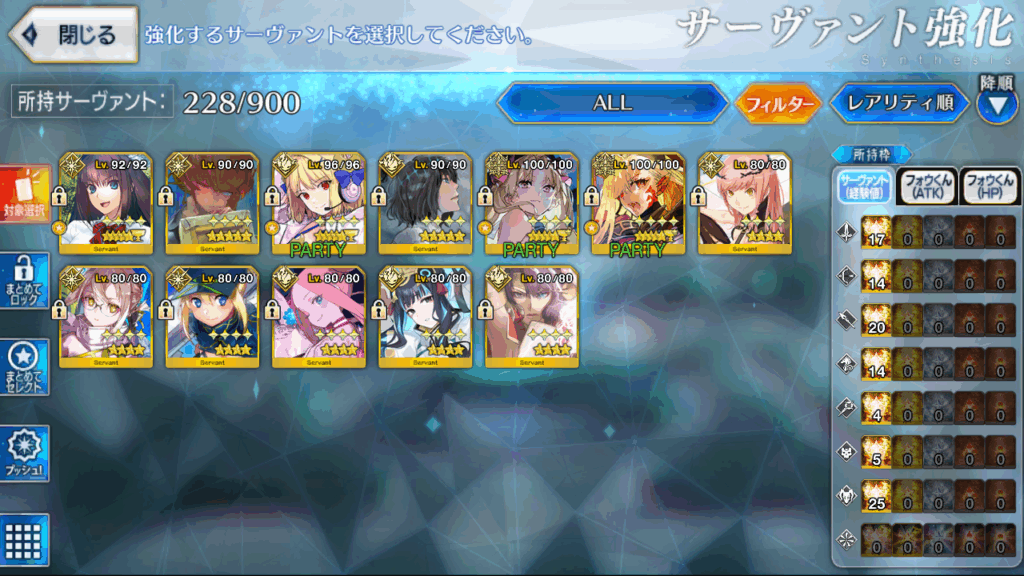Select the Lv. 92/92 servant card

[x=106, y=202]
